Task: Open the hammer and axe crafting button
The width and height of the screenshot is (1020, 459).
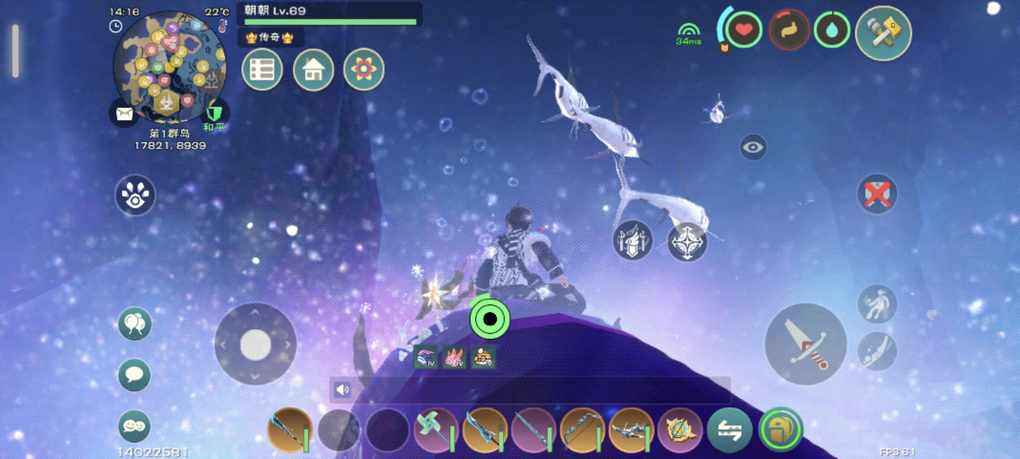Action: [883, 33]
